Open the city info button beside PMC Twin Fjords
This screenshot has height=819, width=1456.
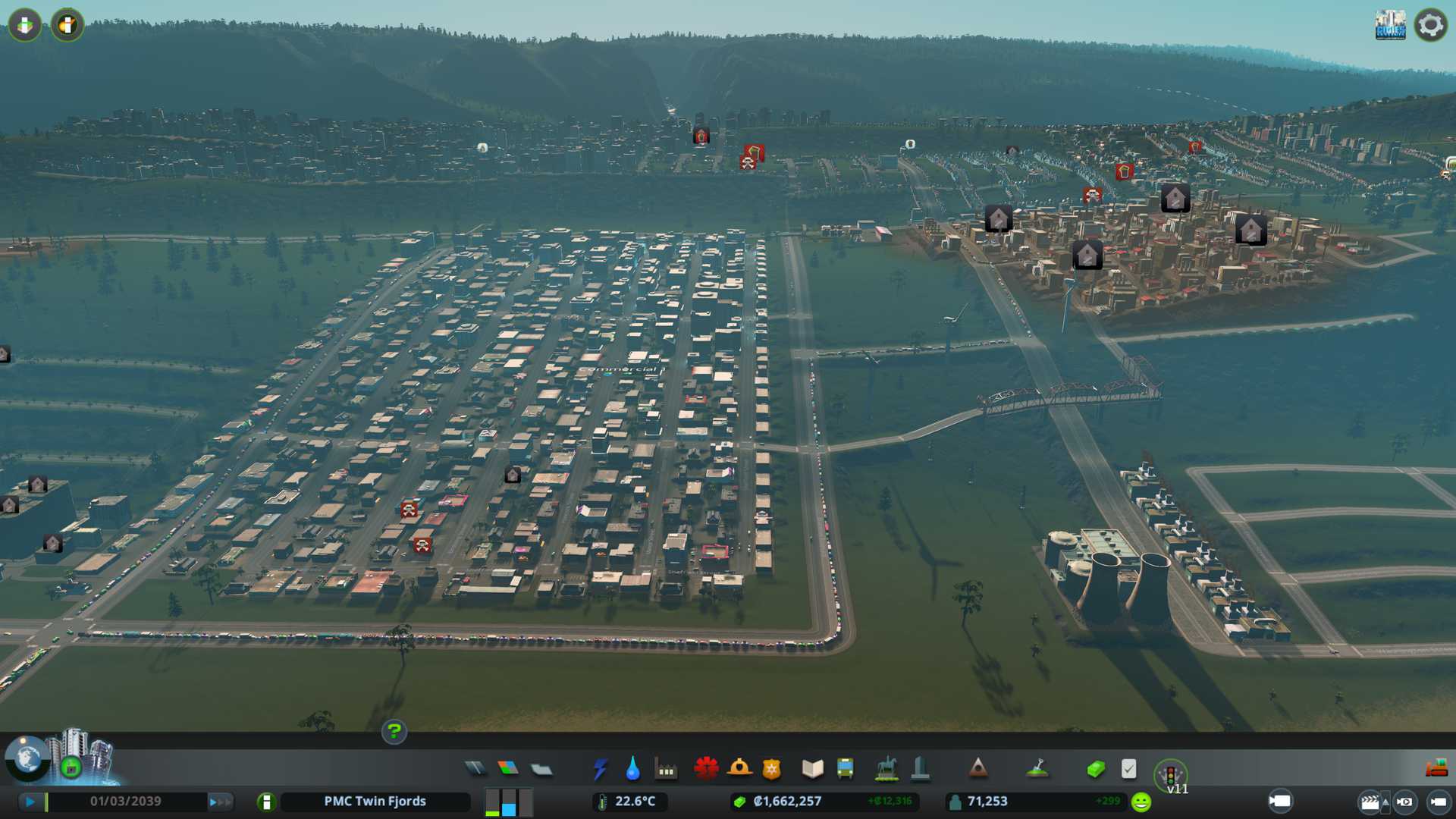click(266, 802)
